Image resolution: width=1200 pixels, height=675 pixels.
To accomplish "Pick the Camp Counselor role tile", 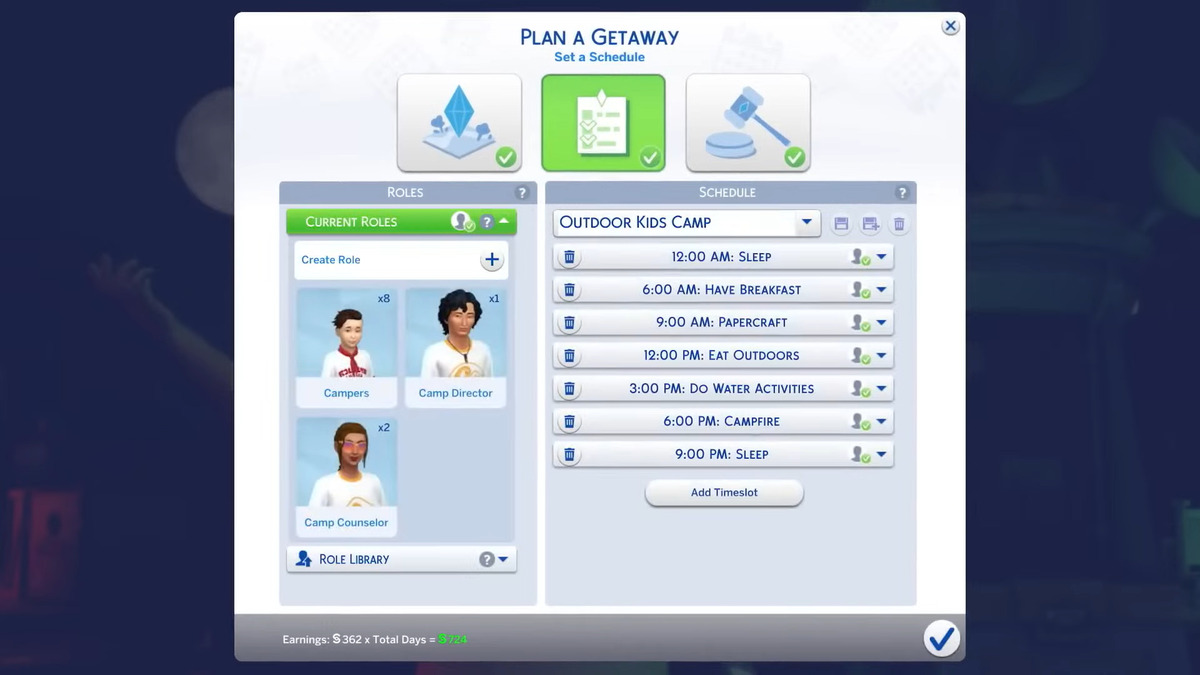I will click(x=346, y=476).
